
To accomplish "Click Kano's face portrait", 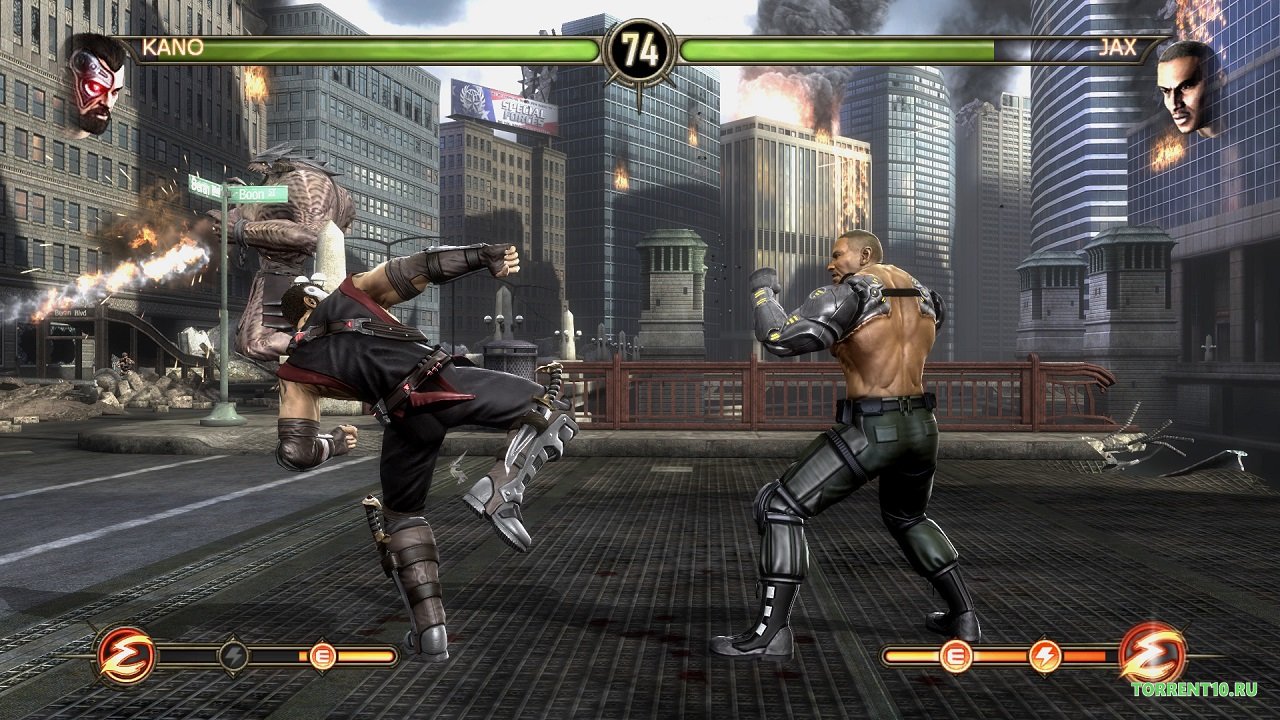I will tap(97, 83).
